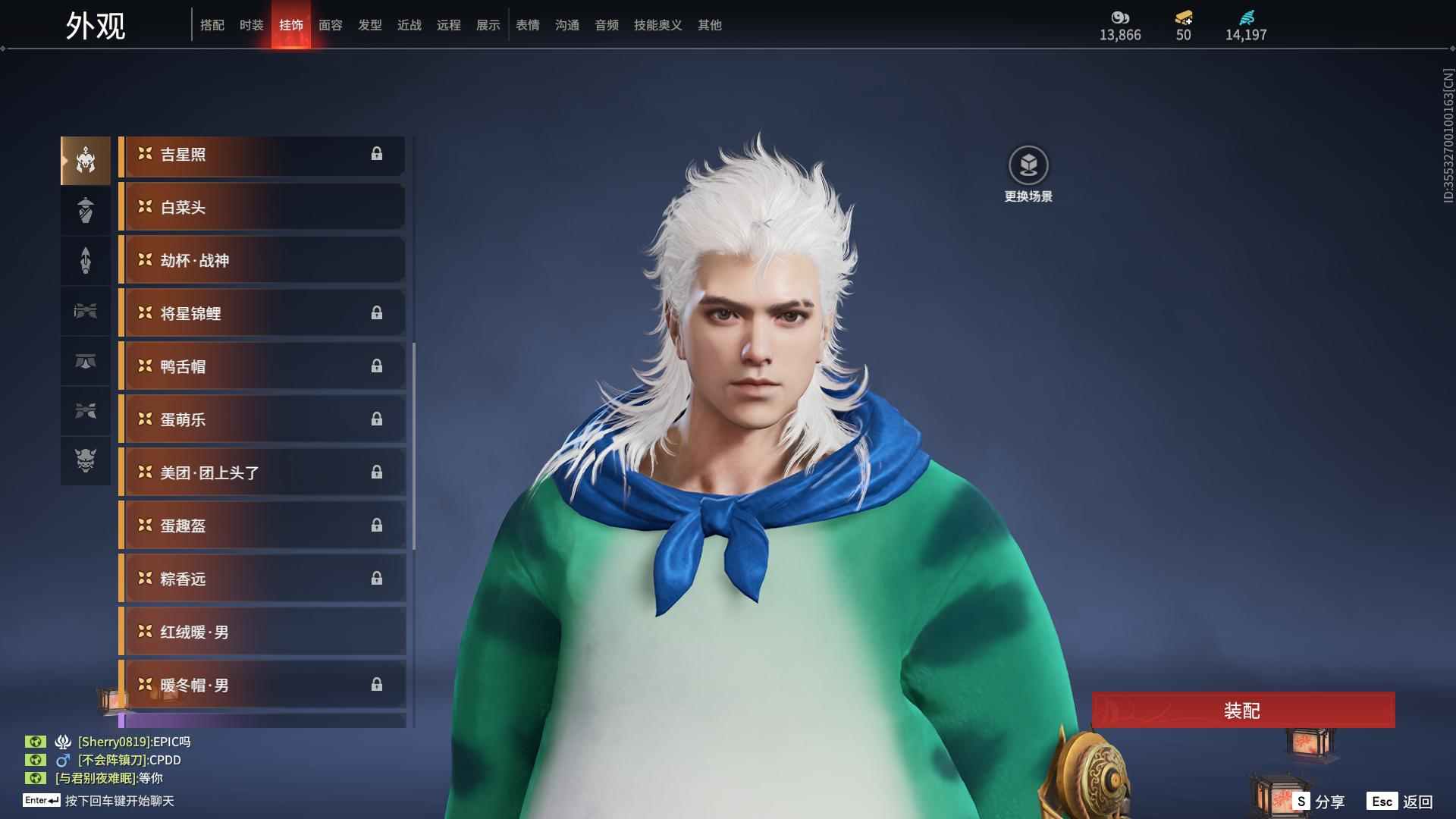The height and width of the screenshot is (819, 1456).
Task: Open the 技能奥义 tab
Action: coord(658,25)
